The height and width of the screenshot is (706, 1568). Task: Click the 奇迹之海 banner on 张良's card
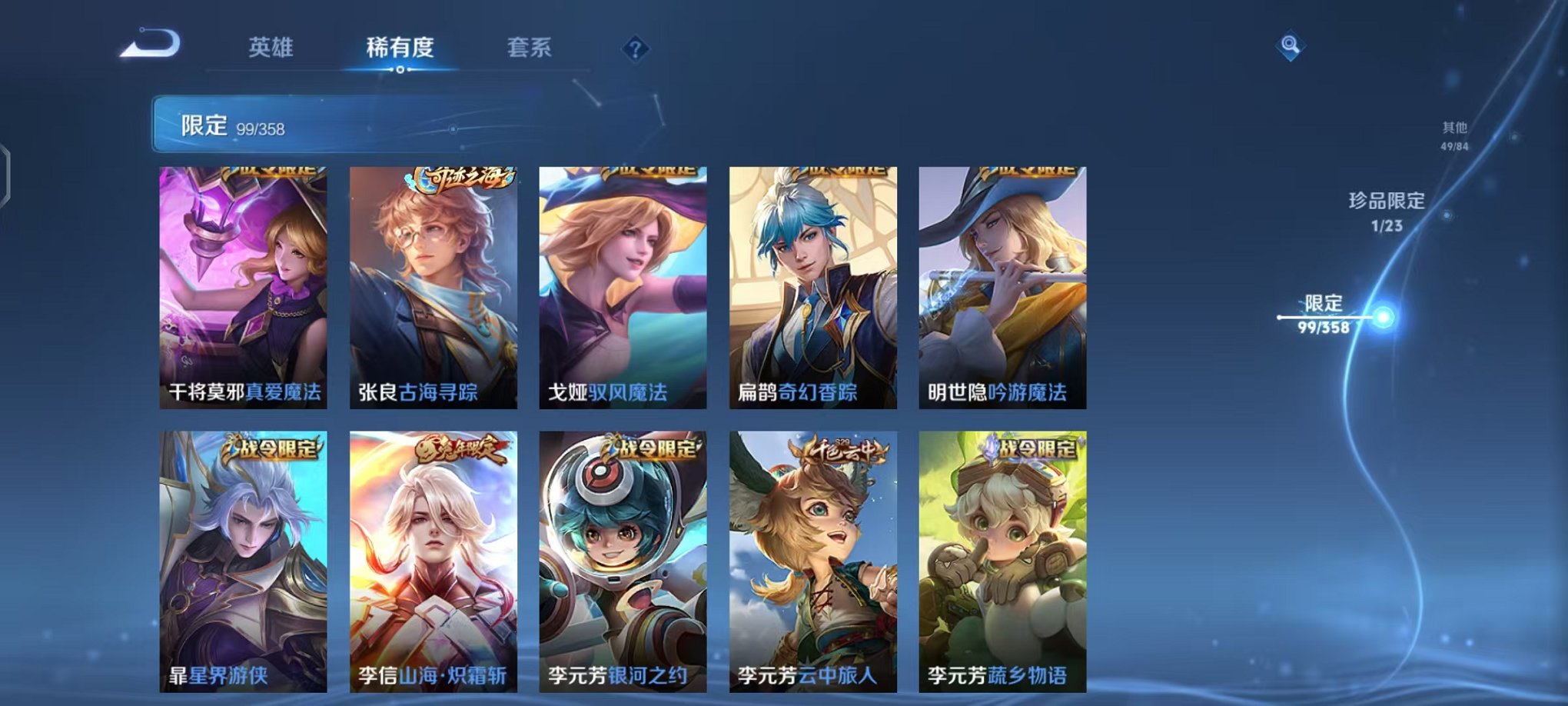pyautogui.click(x=460, y=177)
